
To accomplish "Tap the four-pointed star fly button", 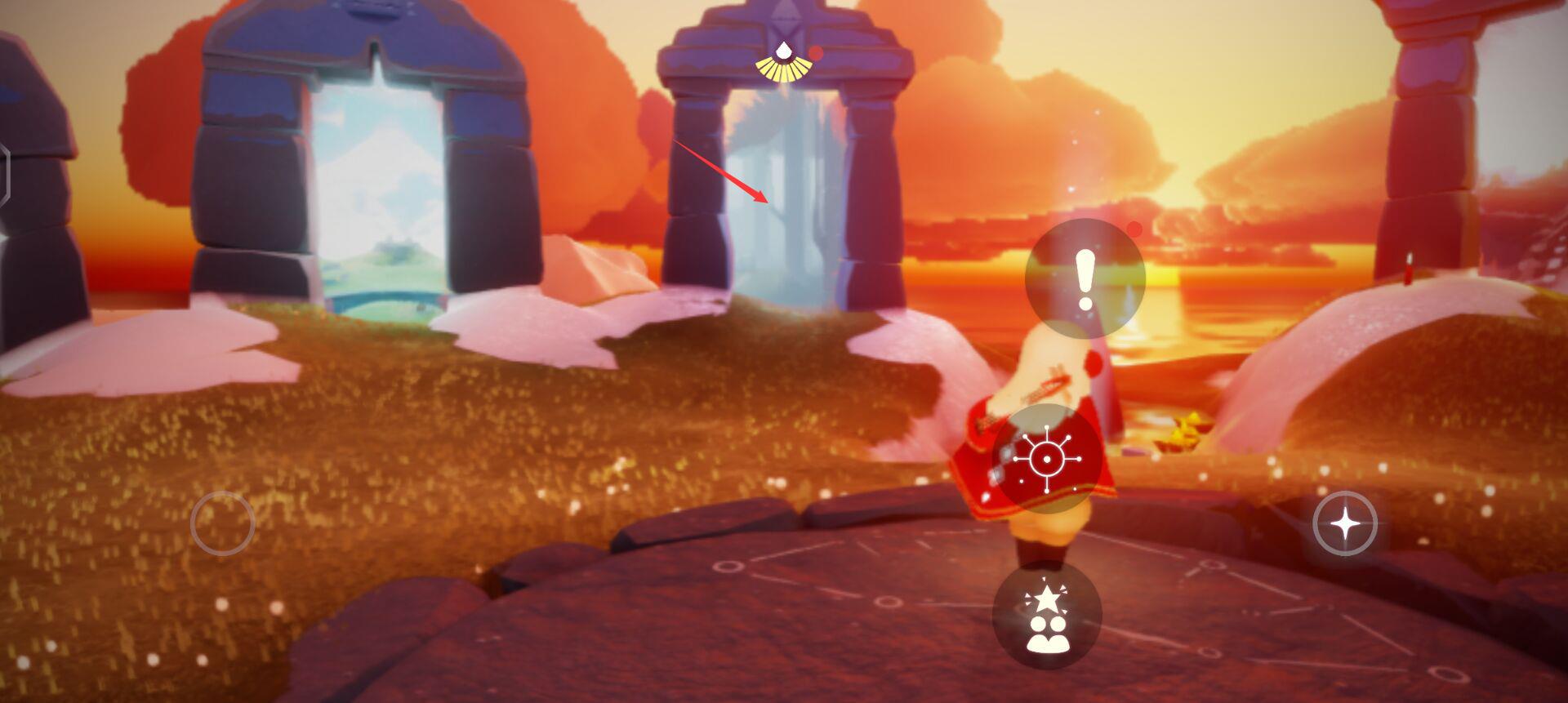I will [x=1345, y=523].
